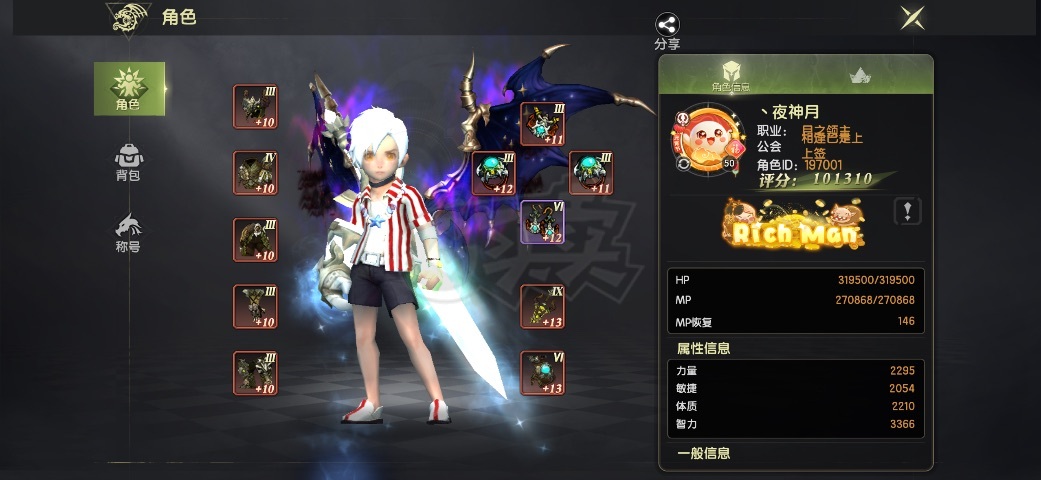The height and width of the screenshot is (480, 1041).
Task: Inspect the grade IX +13 equipment slot
Action: pyautogui.click(x=542, y=306)
